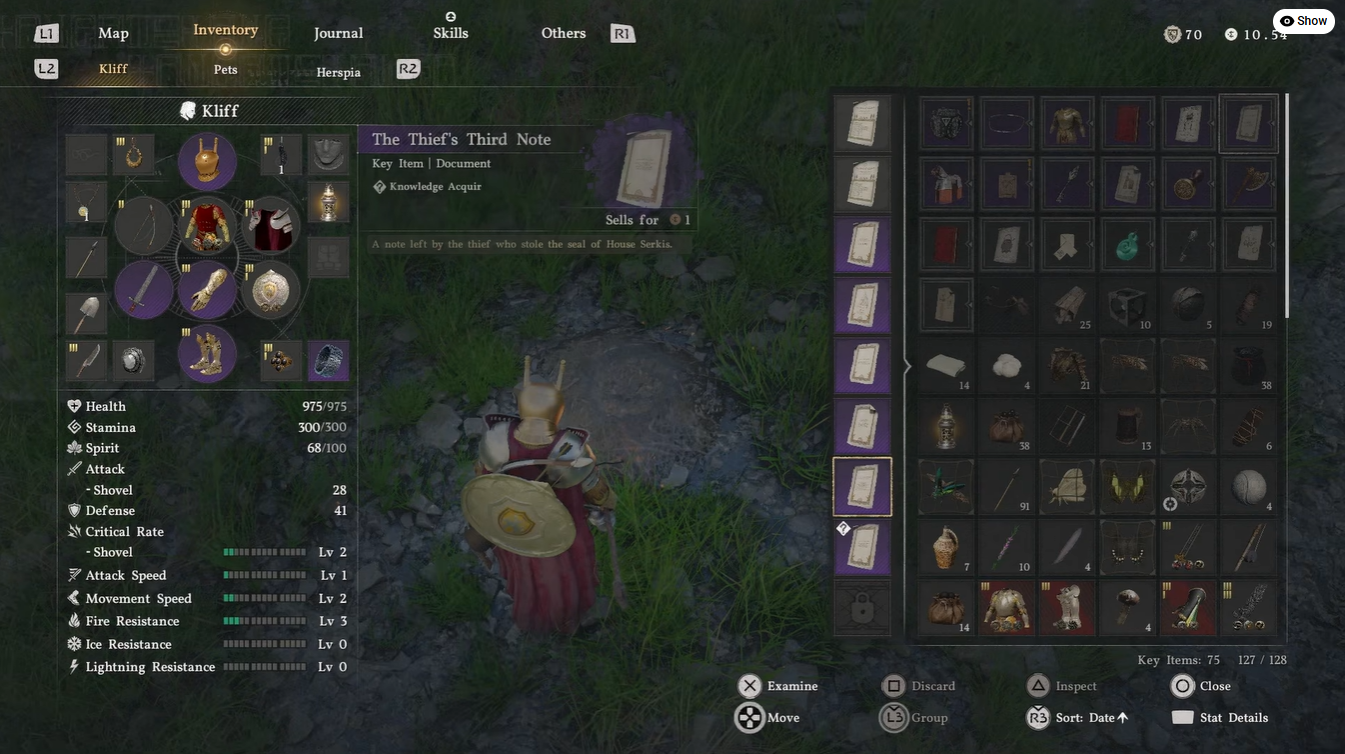The image size is (1345, 754).
Task: Select the wicker-wrapped jug item stack
Action: point(945,547)
